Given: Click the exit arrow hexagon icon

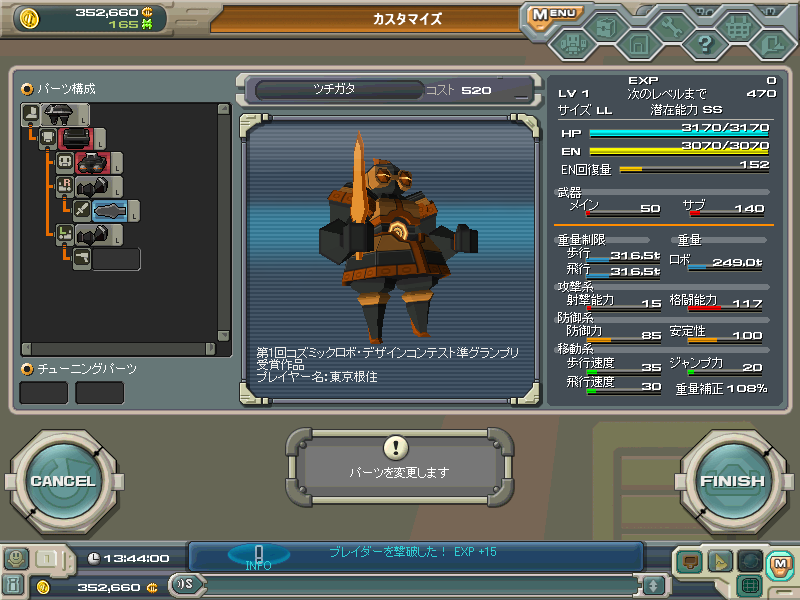Looking at the screenshot, I should (x=771, y=44).
